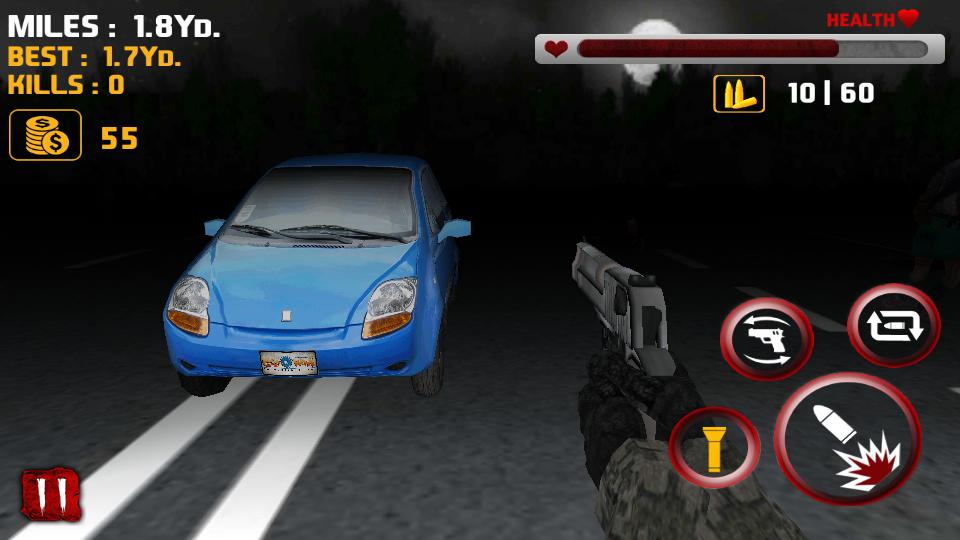Tap the gold coins icon
The width and height of the screenshot is (960, 540).
[45, 136]
